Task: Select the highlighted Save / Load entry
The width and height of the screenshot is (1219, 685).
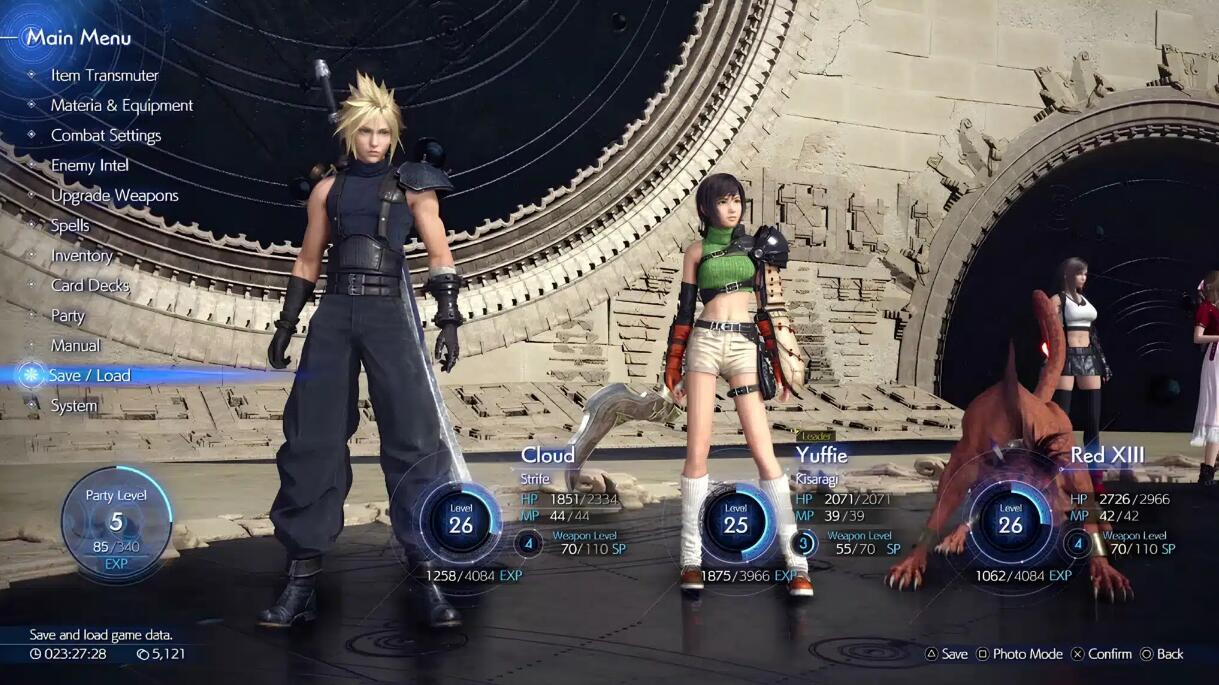Action: [89, 375]
